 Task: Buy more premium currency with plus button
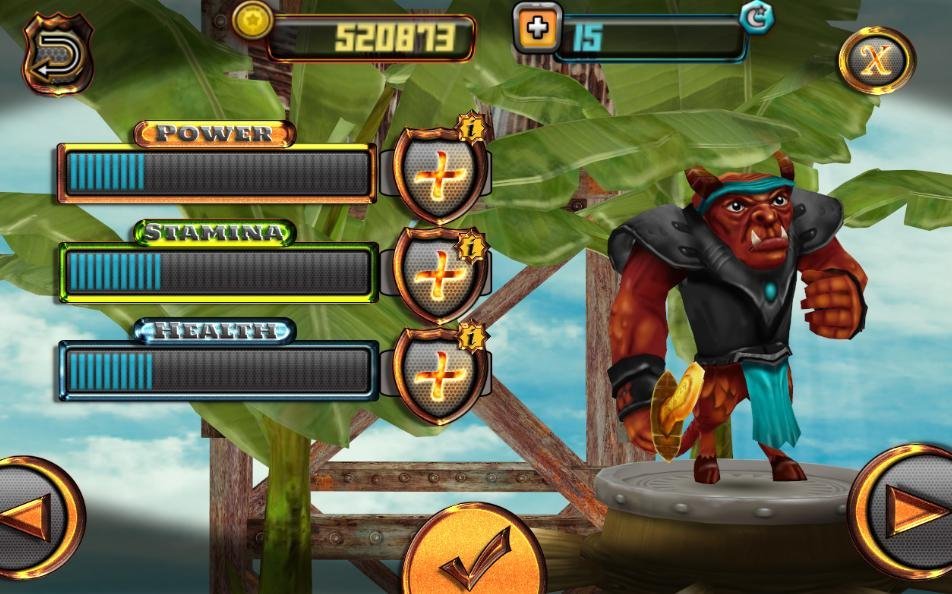tap(538, 28)
